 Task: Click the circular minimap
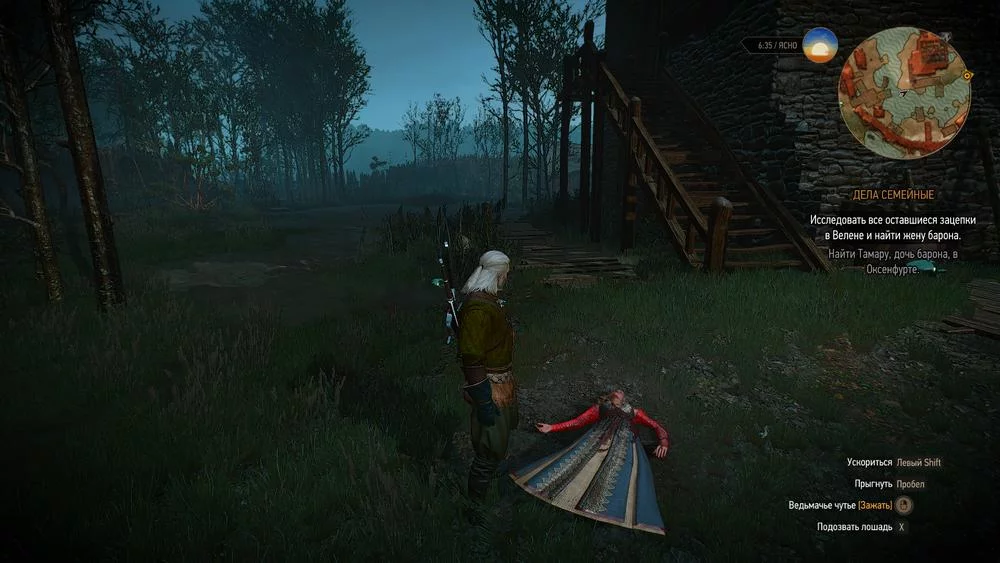905,92
